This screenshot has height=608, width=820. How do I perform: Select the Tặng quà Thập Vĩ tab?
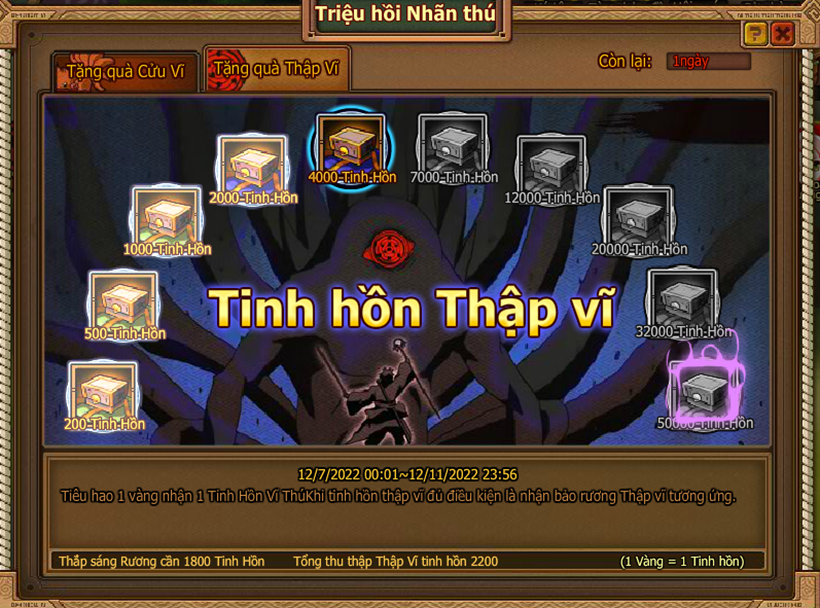276,69
